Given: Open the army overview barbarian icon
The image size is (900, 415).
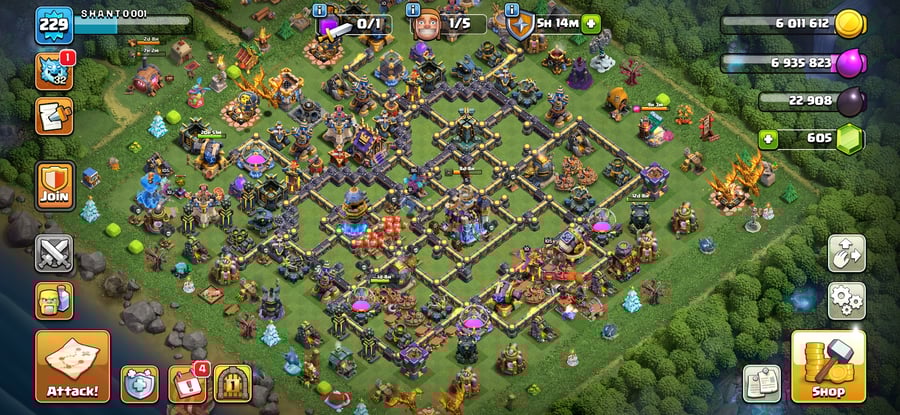Looking at the screenshot, I should click(x=54, y=300).
